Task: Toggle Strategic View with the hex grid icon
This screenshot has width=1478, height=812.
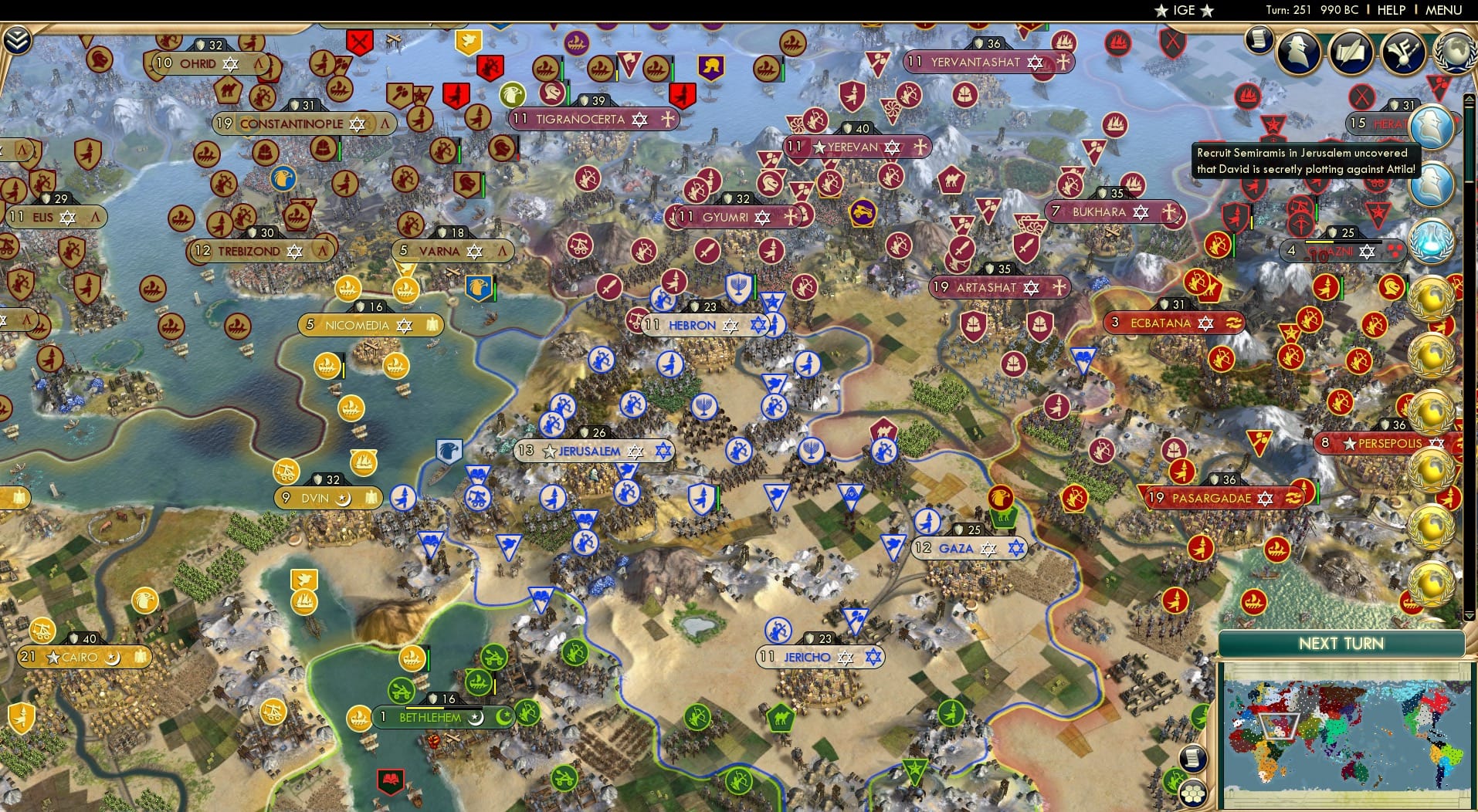Action: [x=1192, y=792]
